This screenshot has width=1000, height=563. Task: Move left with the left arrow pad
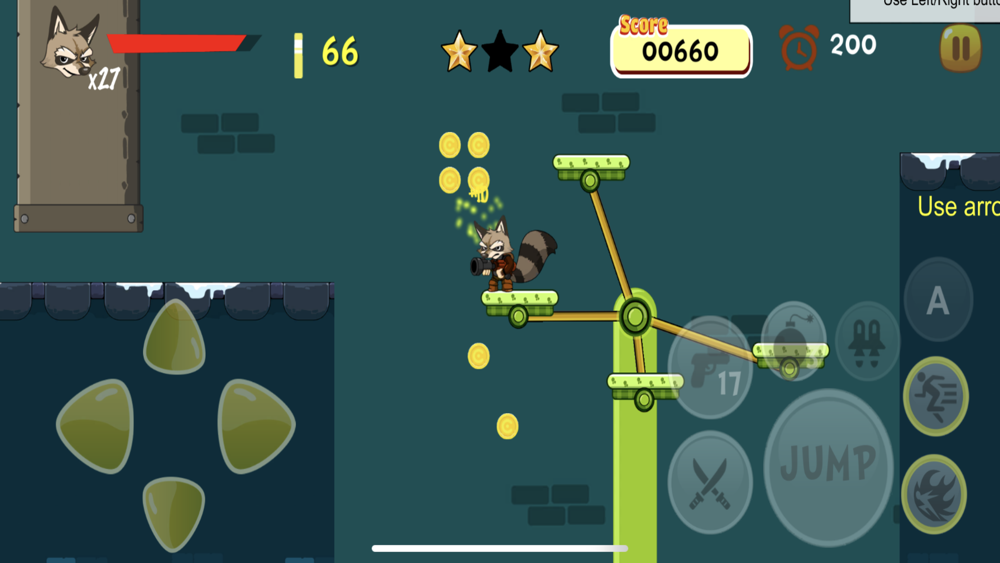click(x=96, y=427)
